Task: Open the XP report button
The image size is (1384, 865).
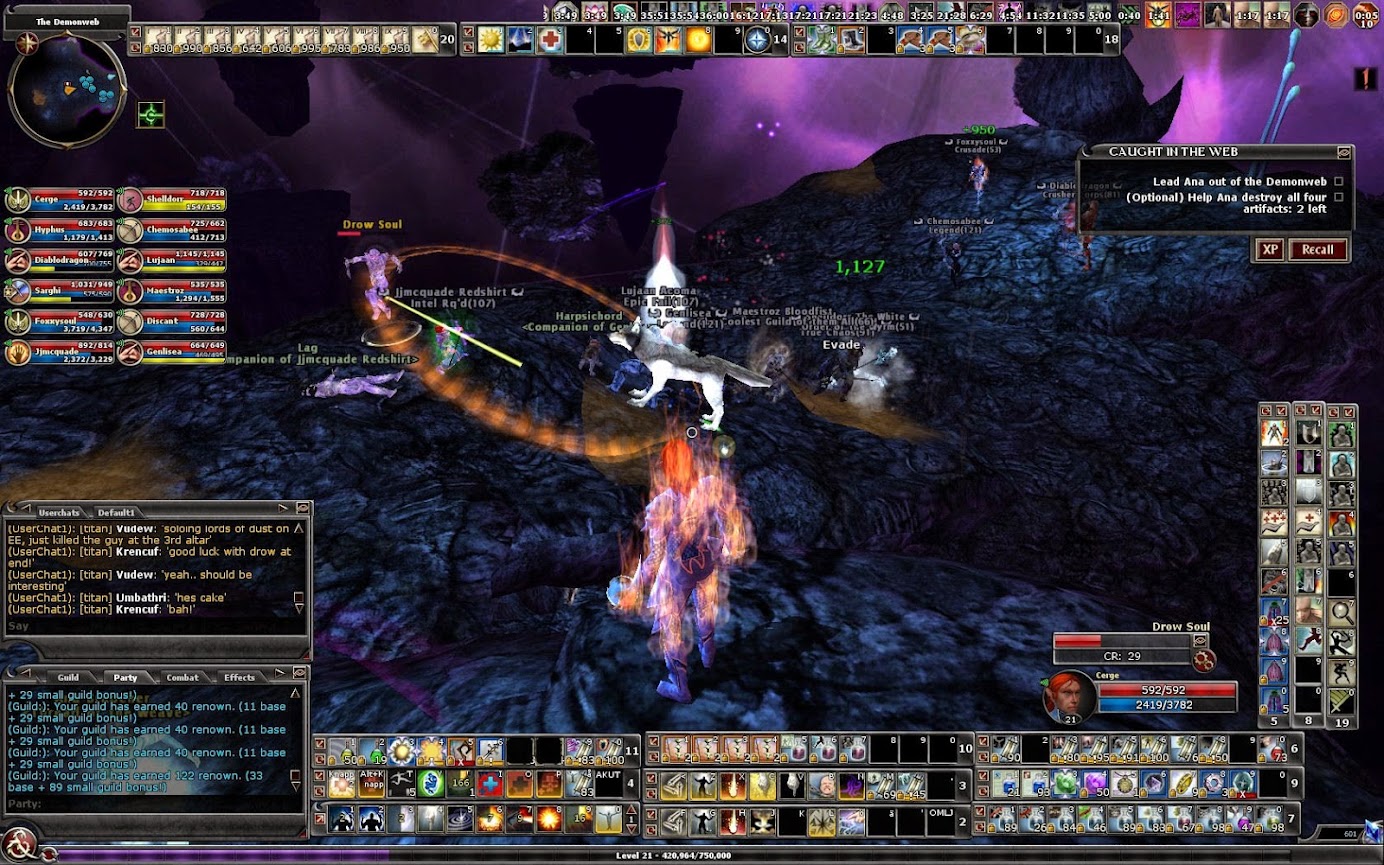Action: click(1269, 249)
